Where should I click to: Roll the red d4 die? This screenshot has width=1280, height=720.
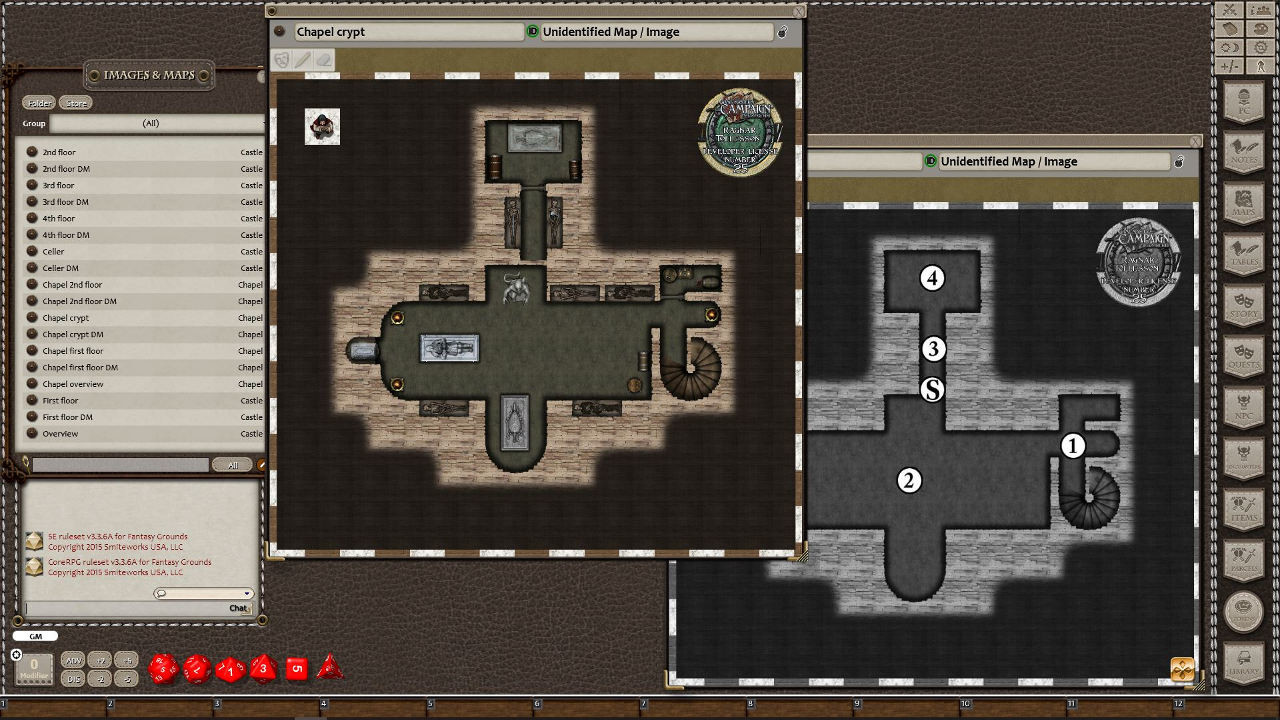pos(328,667)
